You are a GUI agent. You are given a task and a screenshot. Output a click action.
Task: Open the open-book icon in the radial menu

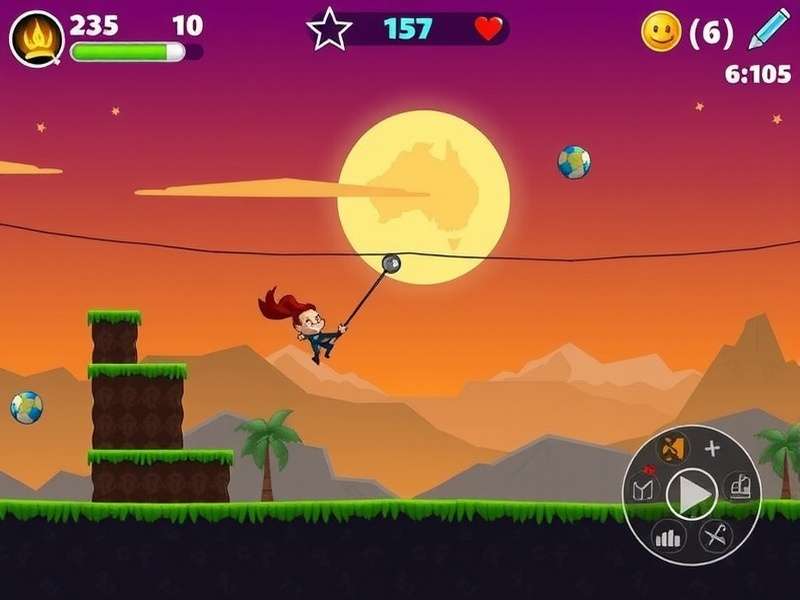tap(644, 490)
